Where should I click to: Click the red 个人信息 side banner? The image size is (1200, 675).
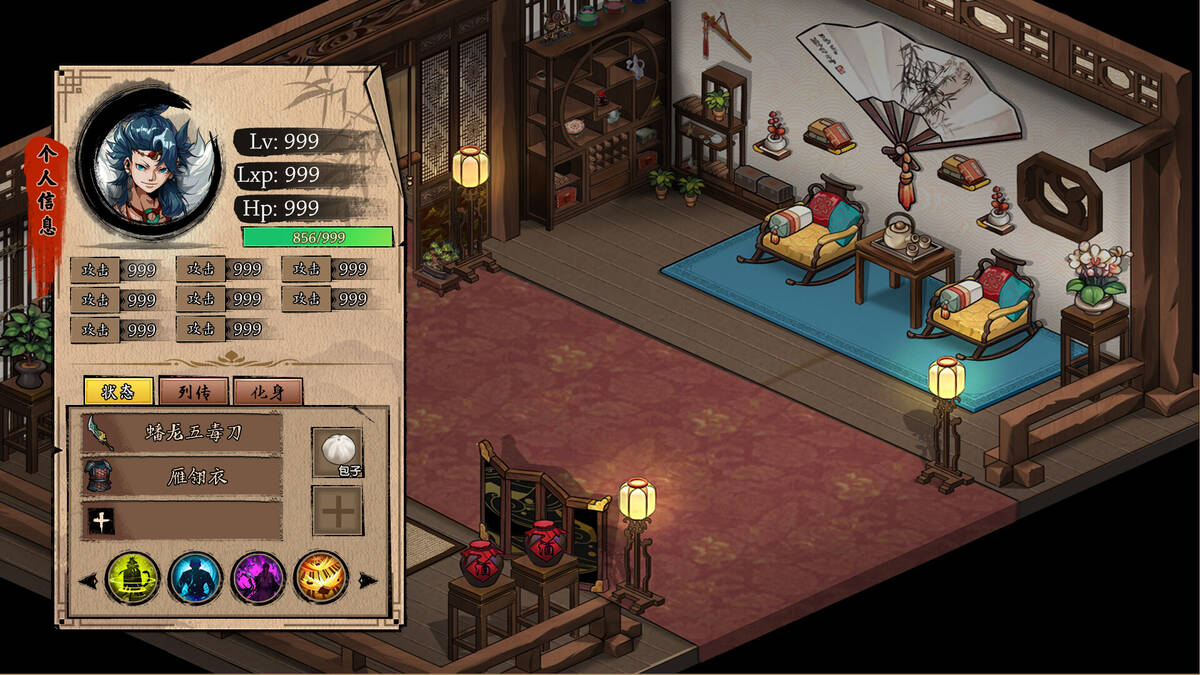46,190
